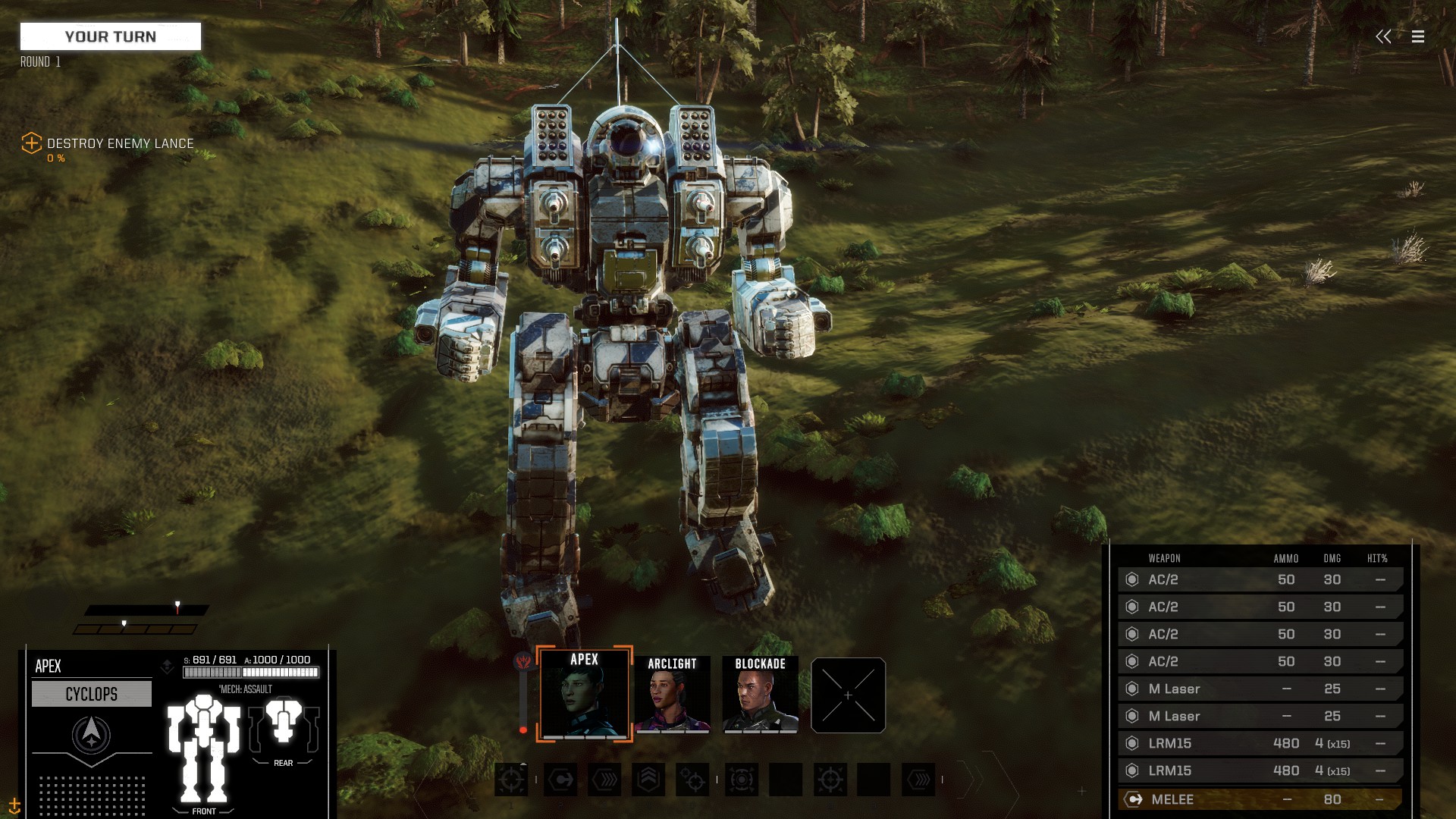Select pilot Blockade portrait
The width and height of the screenshot is (1456, 819).
point(760,695)
